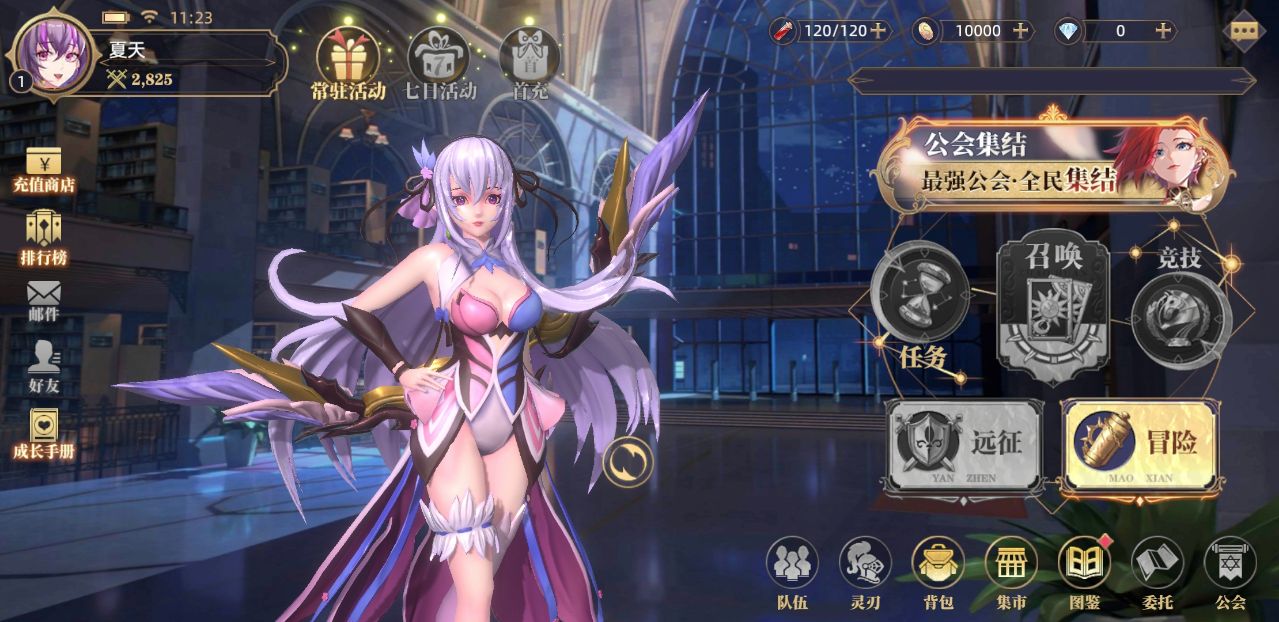Add gold coins with the plus button
Image resolution: width=1279 pixels, height=622 pixels.
(x=1021, y=30)
